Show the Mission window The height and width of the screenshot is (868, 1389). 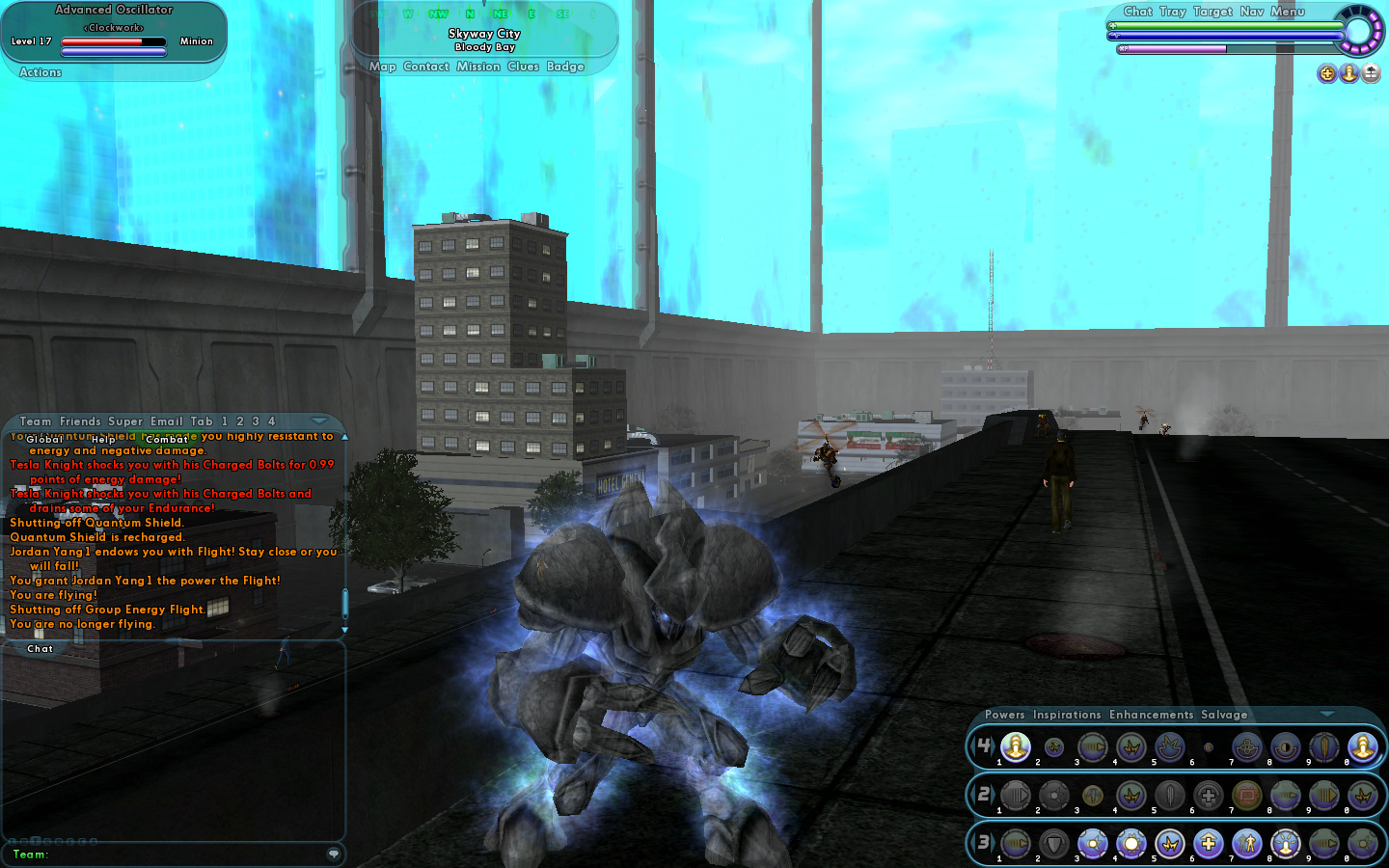coord(478,67)
